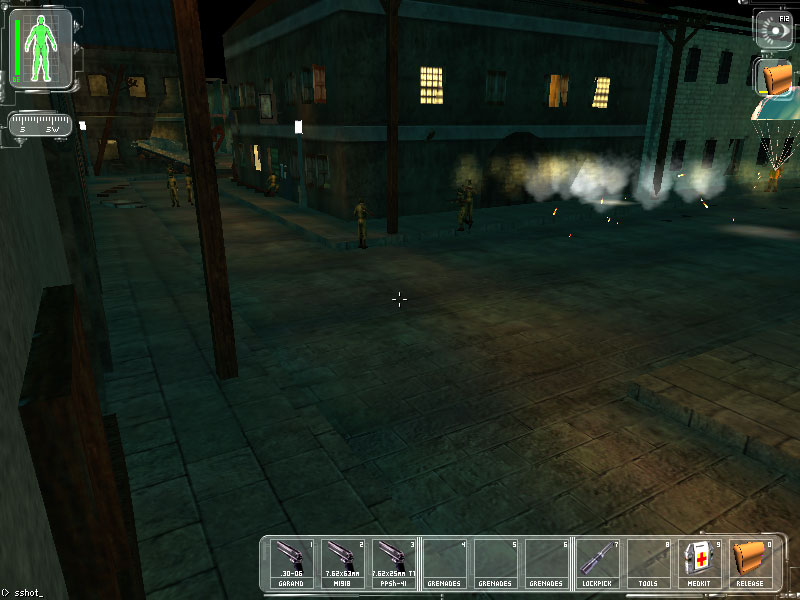Equip the M1918 weapon slot
Image resolution: width=800 pixels, height=600 pixels.
343,562
